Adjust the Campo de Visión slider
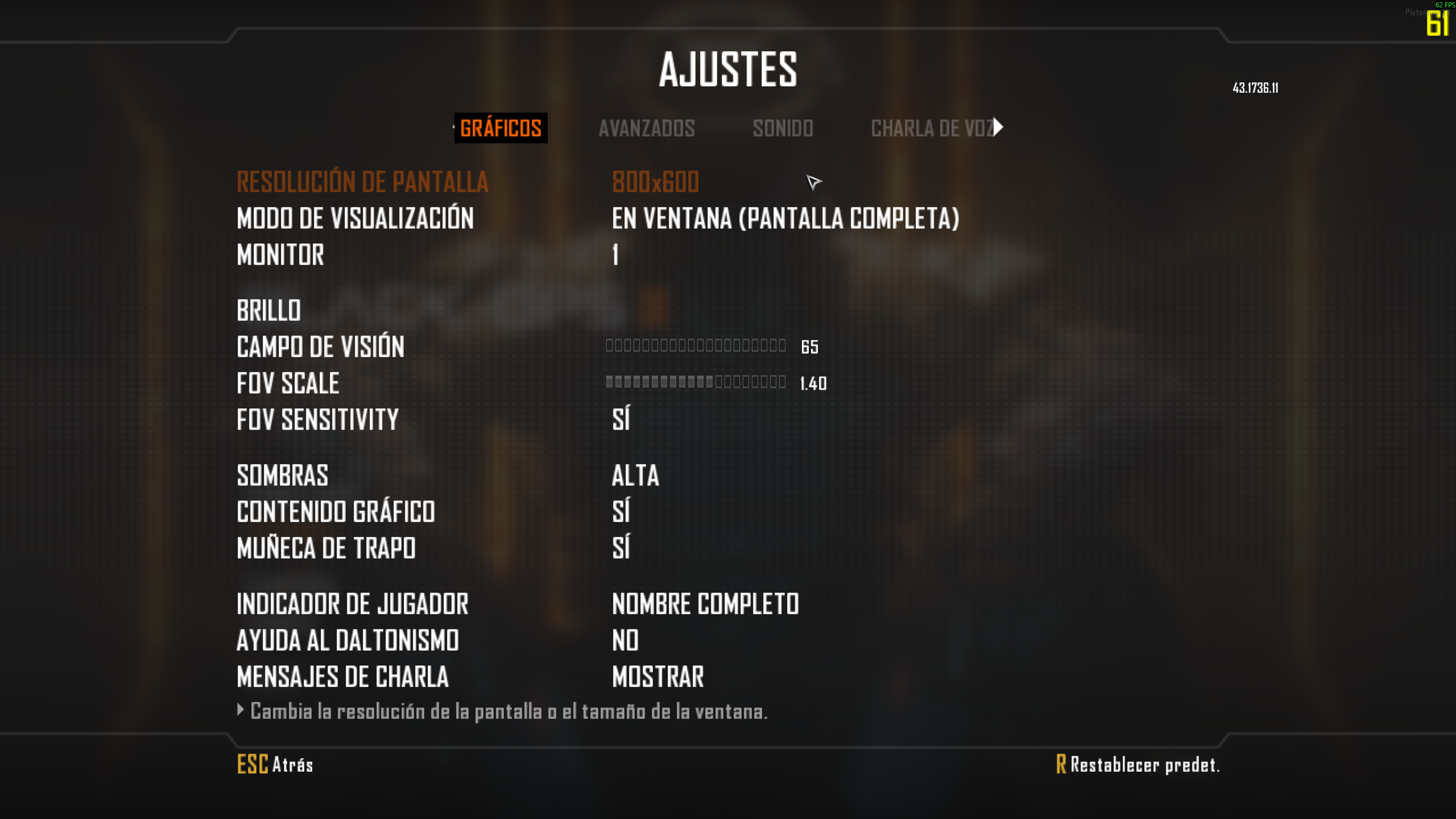The width and height of the screenshot is (1456, 819). pos(696,346)
